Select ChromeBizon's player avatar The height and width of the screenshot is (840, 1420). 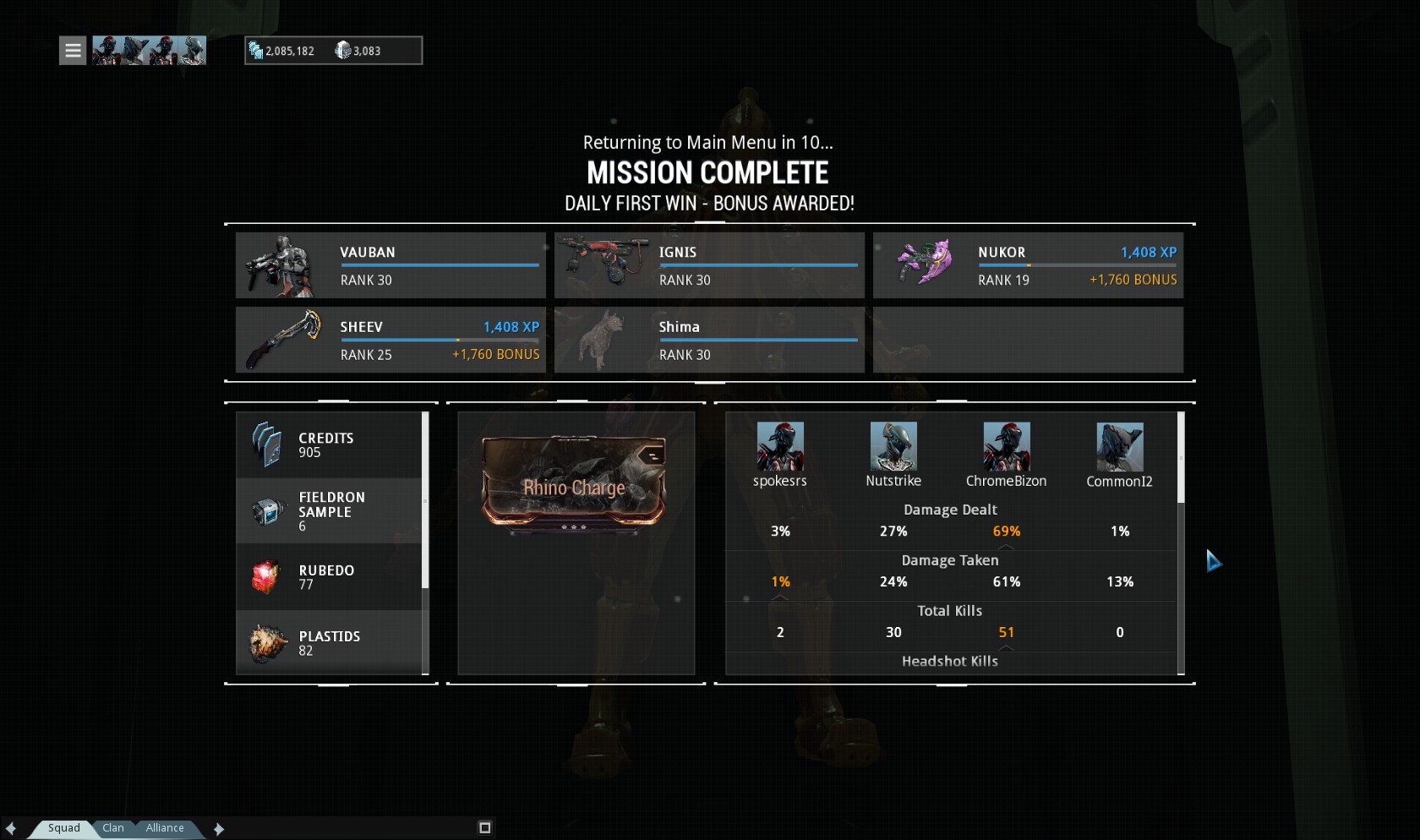coord(1006,447)
